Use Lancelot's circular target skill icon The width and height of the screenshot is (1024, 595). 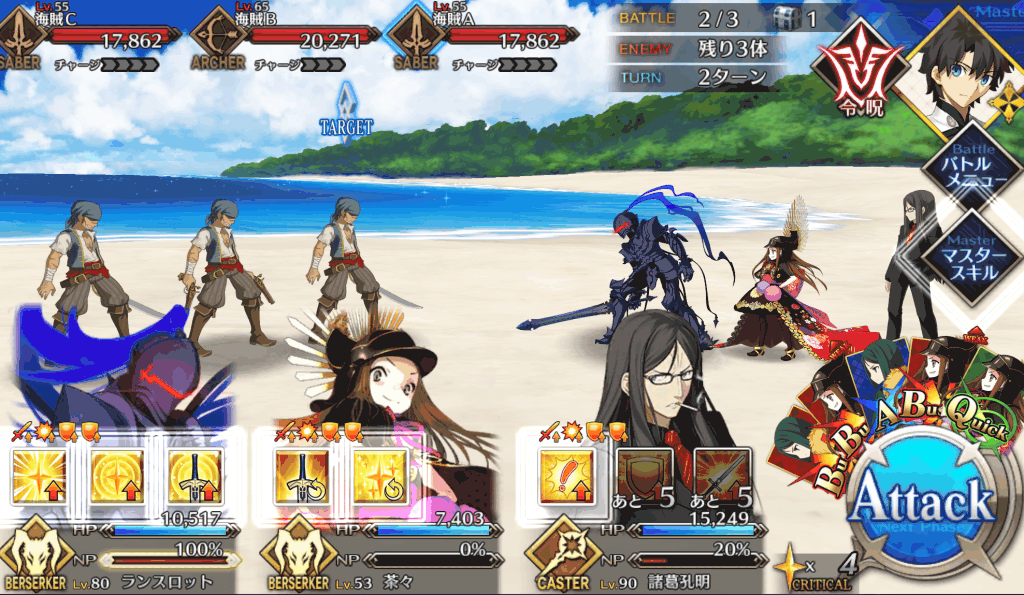(117, 476)
